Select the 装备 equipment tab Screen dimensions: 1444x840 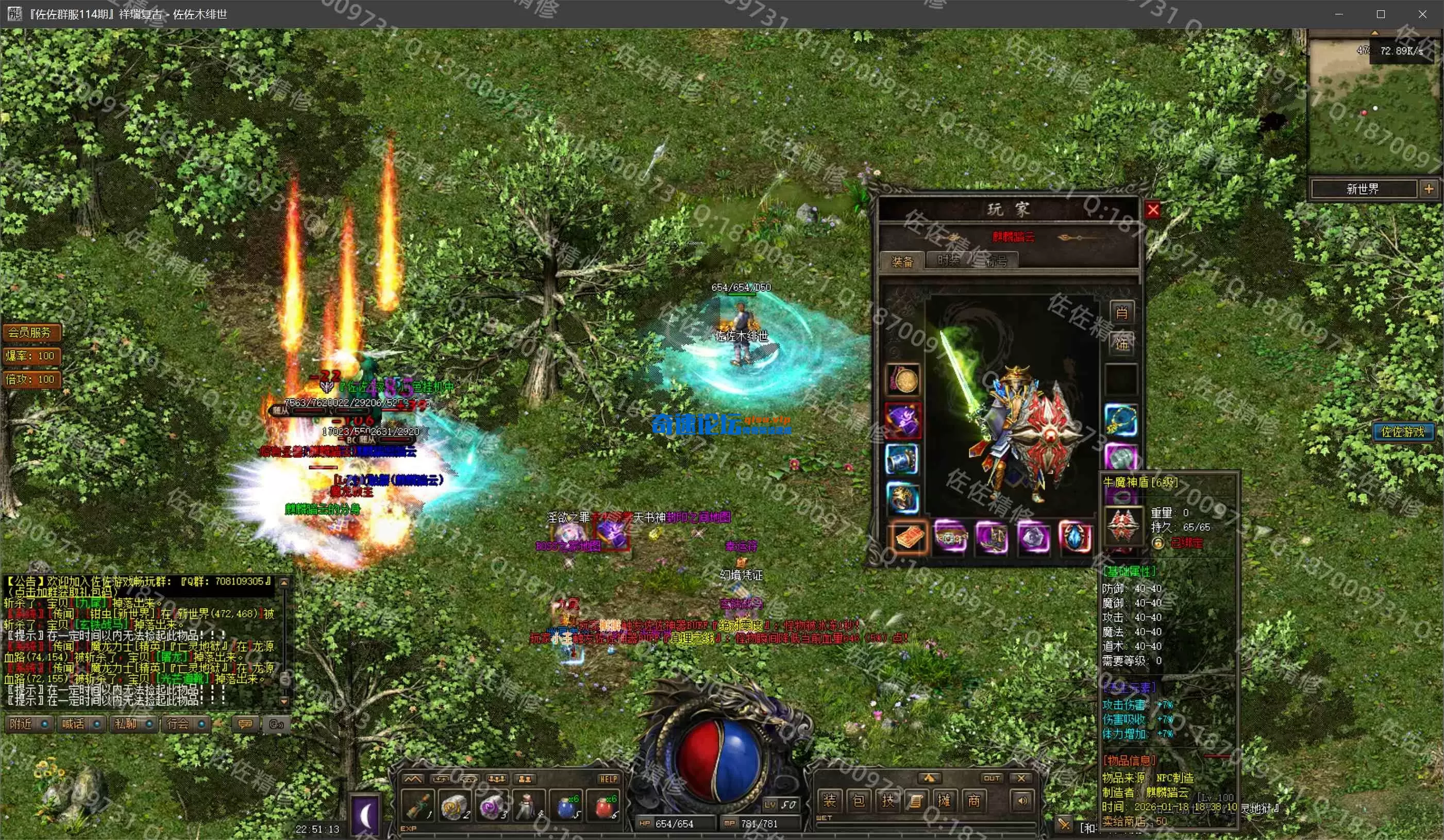tap(902, 262)
